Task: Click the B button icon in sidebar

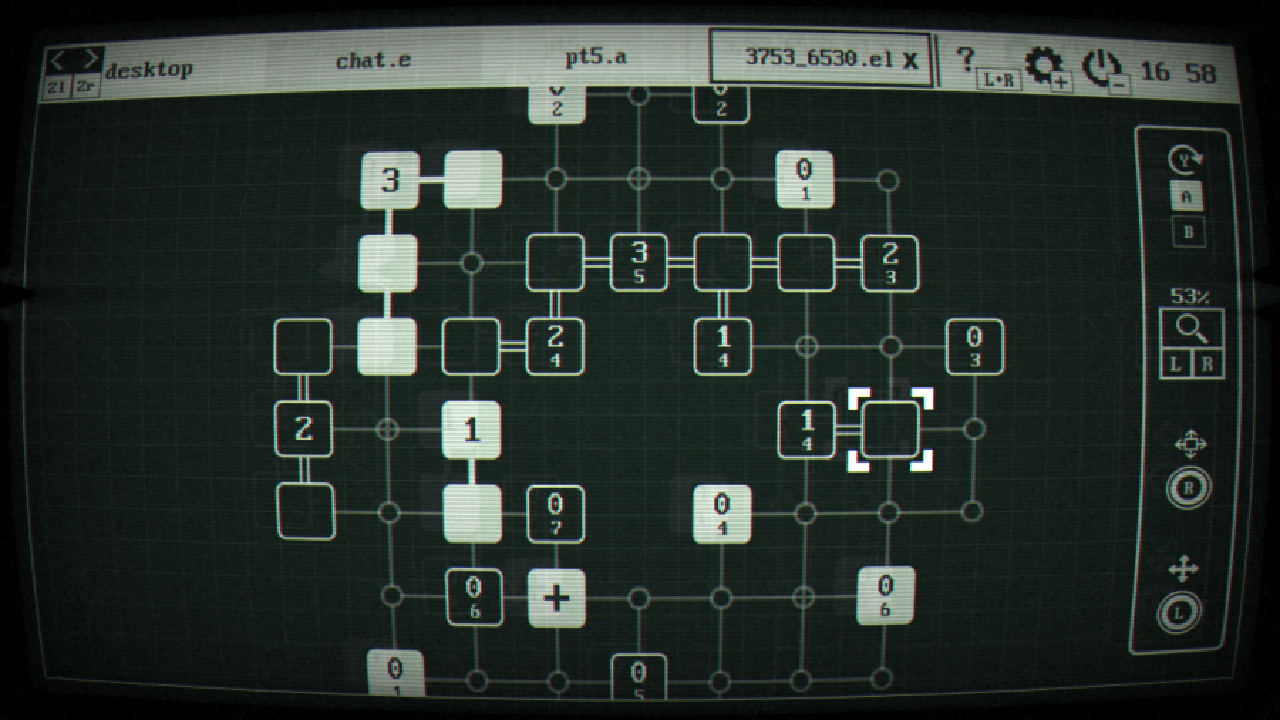Action: pyautogui.click(x=1189, y=232)
